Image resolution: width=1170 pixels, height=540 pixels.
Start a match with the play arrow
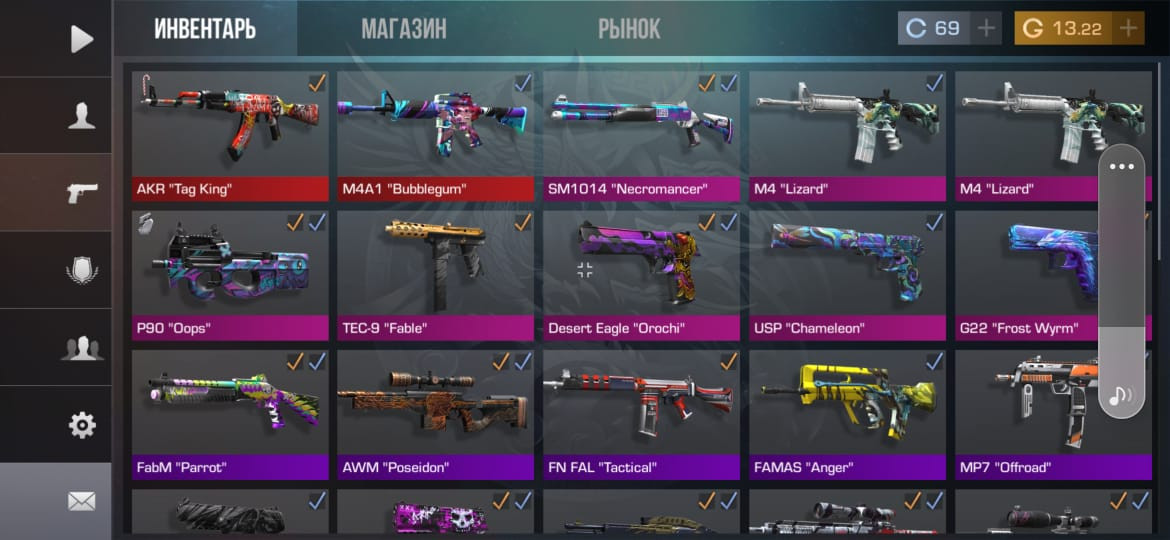click(x=81, y=39)
